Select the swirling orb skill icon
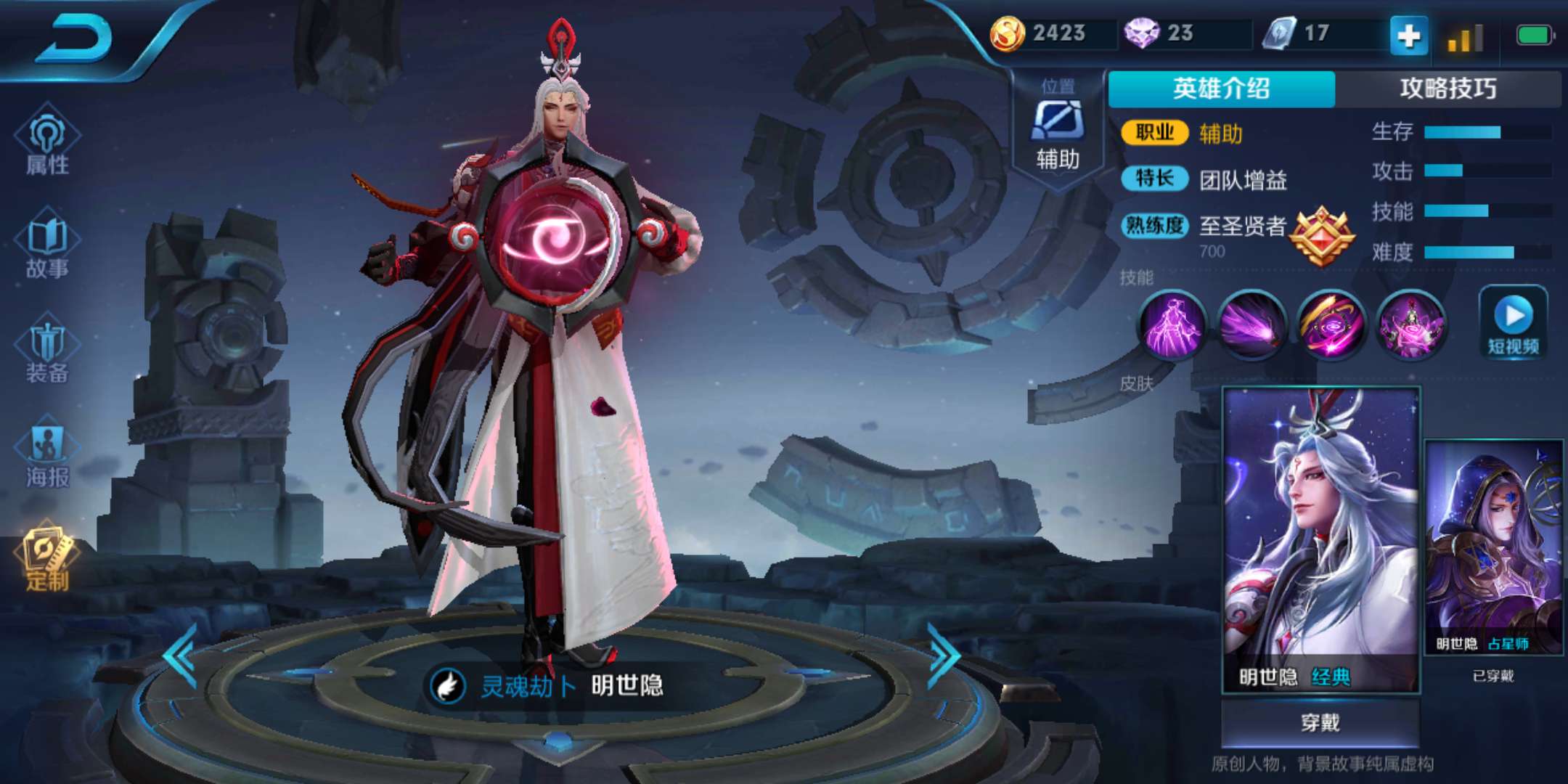This screenshot has height=784, width=1568. tap(1331, 324)
